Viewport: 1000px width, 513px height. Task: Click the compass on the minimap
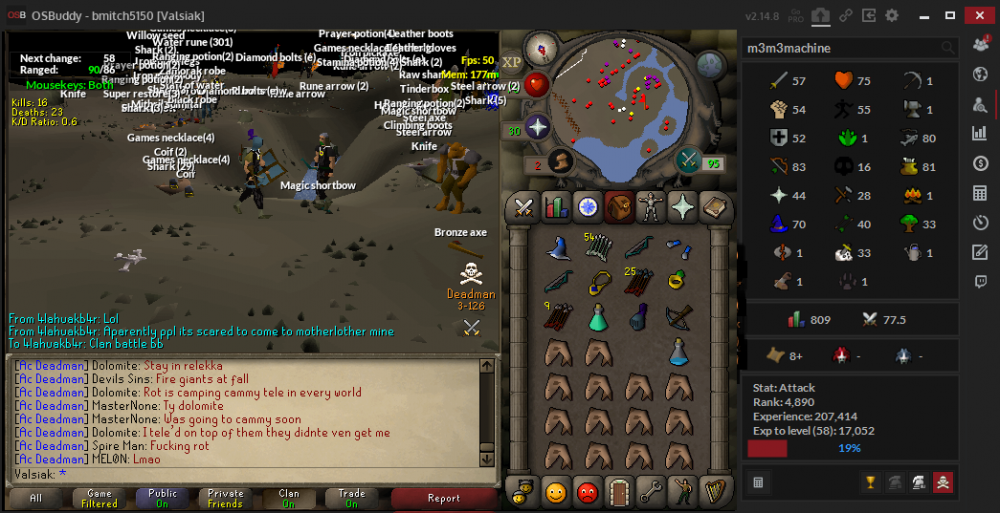pos(544,47)
